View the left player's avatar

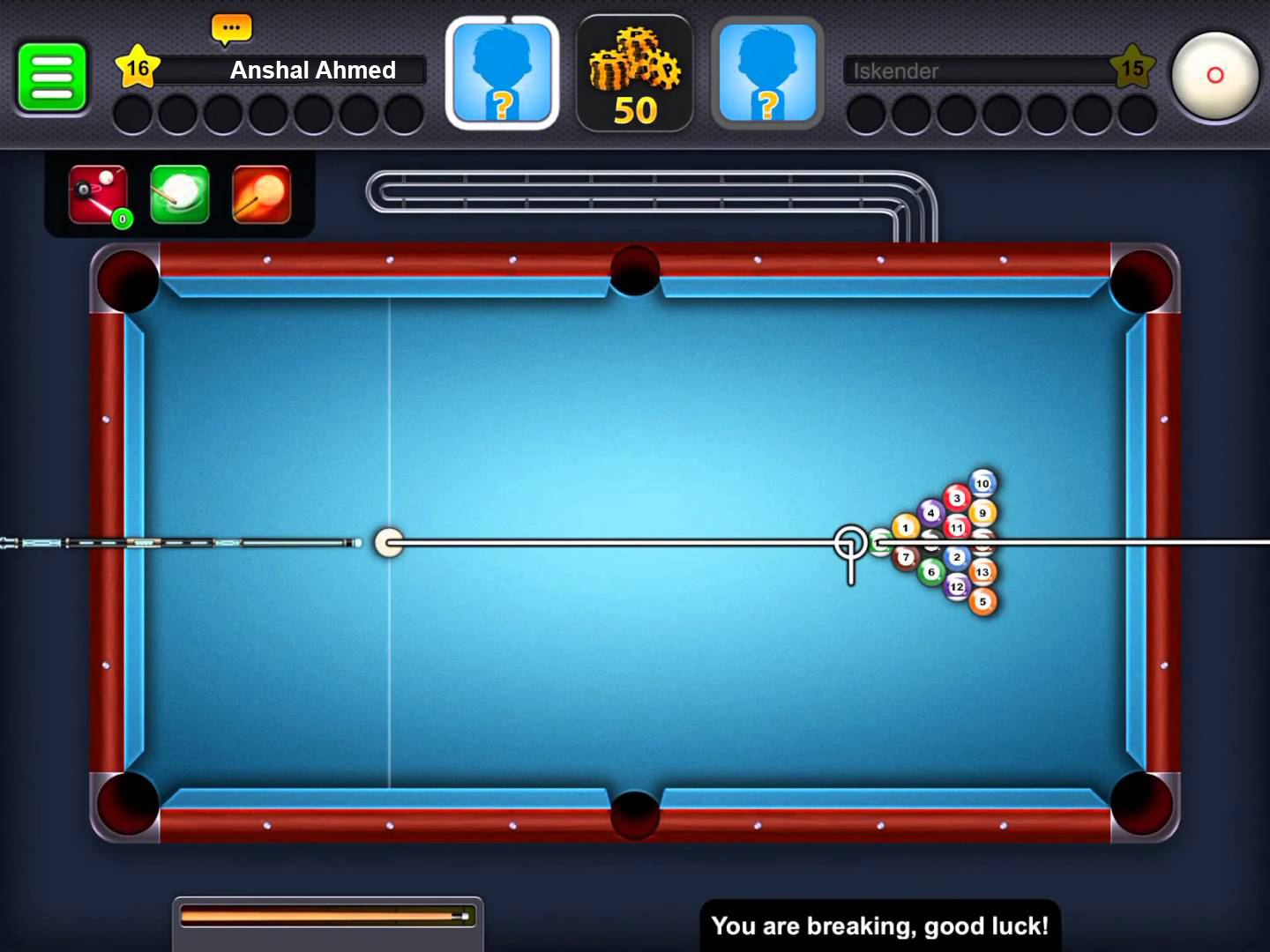[502, 73]
